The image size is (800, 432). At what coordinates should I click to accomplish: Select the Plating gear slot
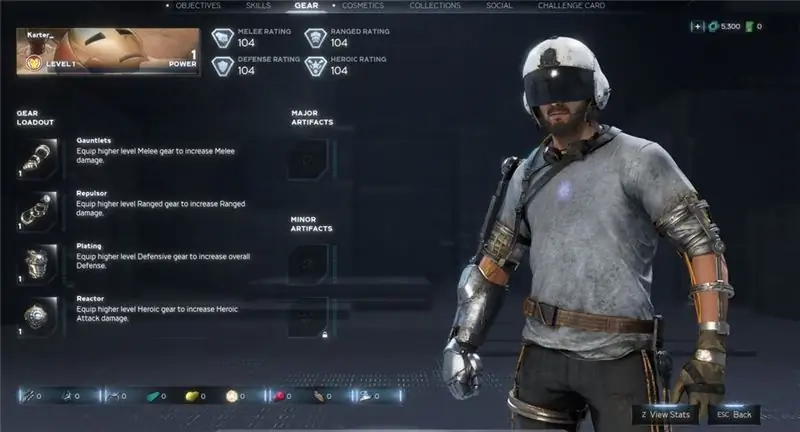37,262
